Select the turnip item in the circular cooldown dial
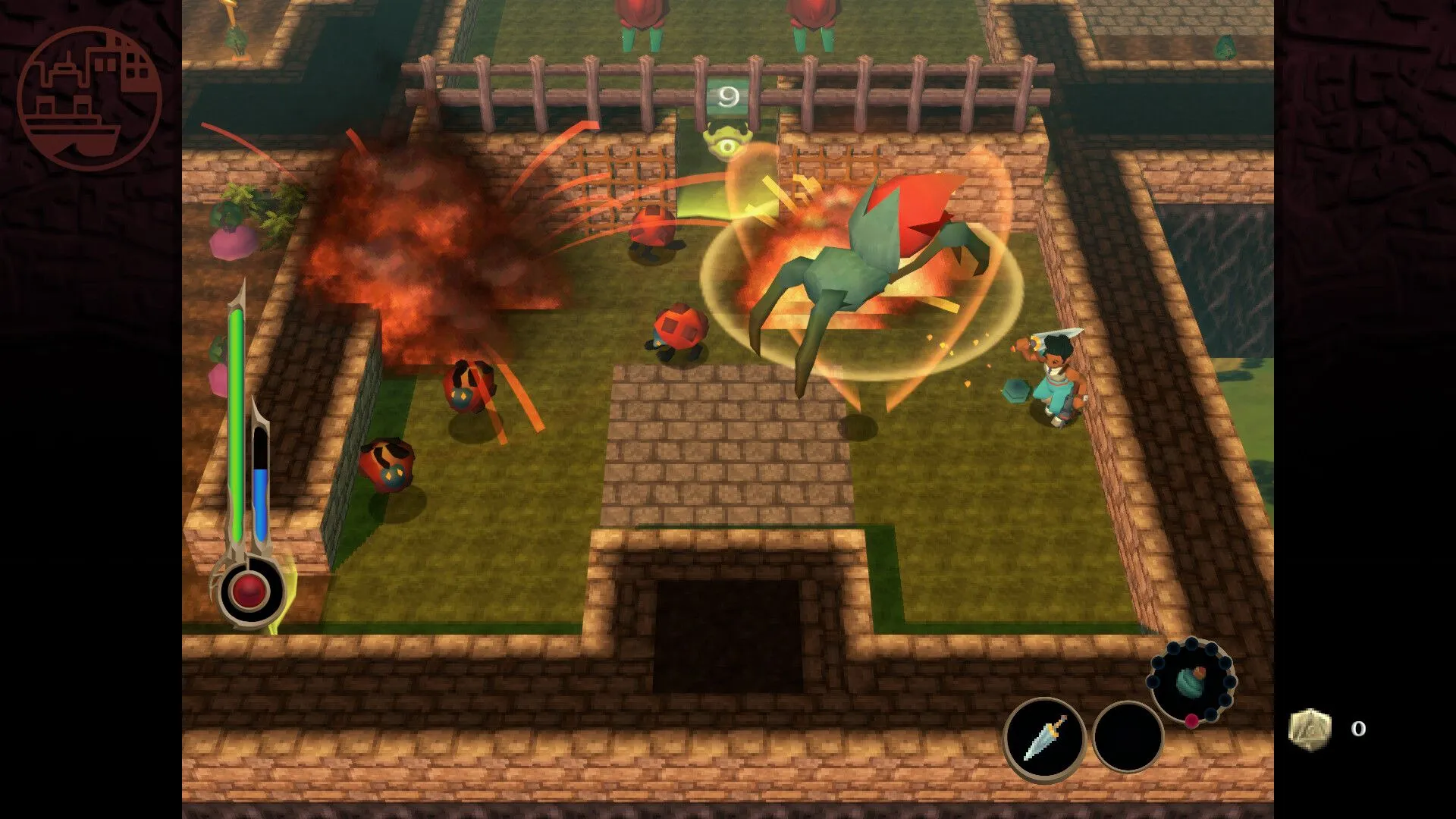The height and width of the screenshot is (819, 1456). click(1189, 682)
